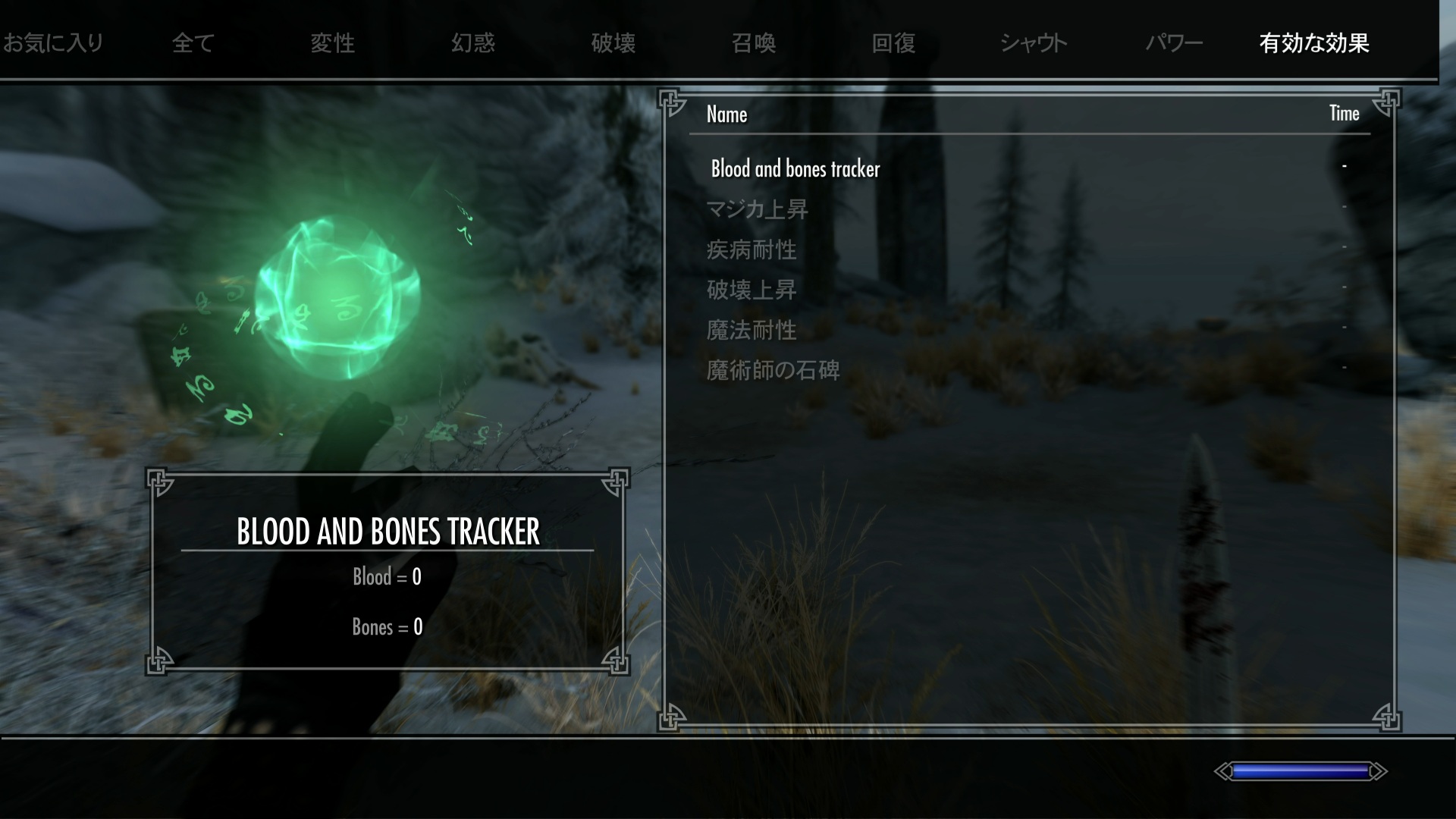Image resolution: width=1456 pixels, height=819 pixels.
Task: Open the 破壊 destruction tab
Action: [613, 43]
